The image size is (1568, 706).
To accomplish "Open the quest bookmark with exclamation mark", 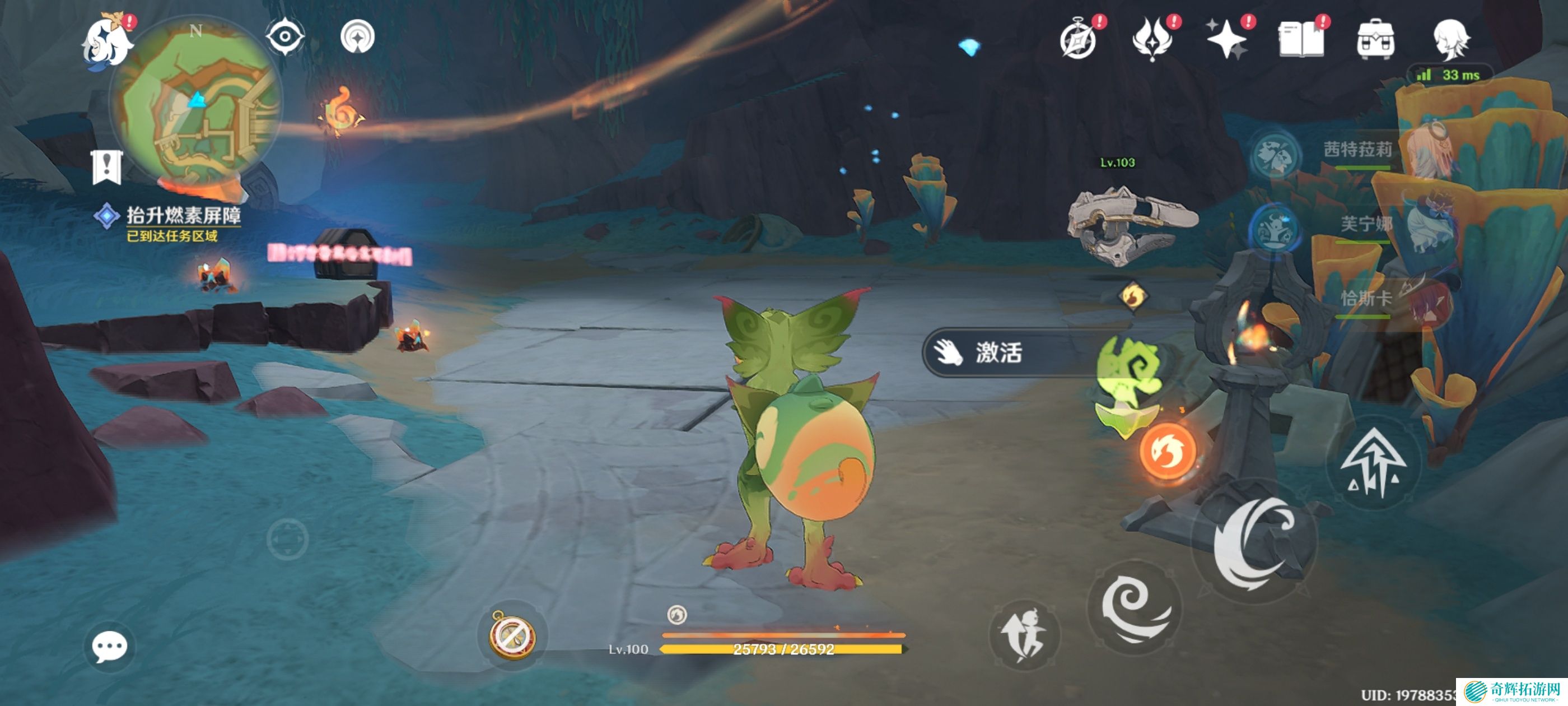I will point(107,166).
